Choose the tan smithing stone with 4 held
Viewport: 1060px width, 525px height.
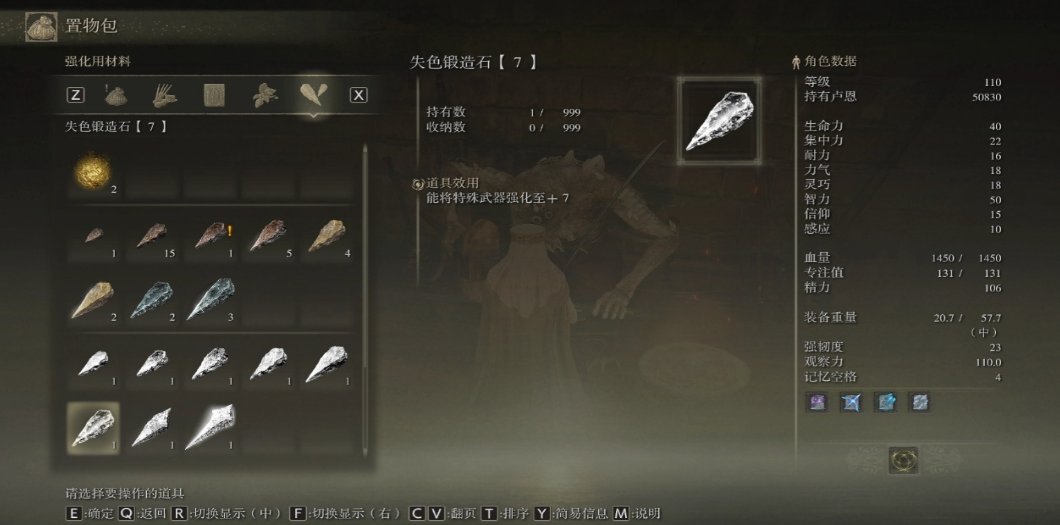click(326, 237)
